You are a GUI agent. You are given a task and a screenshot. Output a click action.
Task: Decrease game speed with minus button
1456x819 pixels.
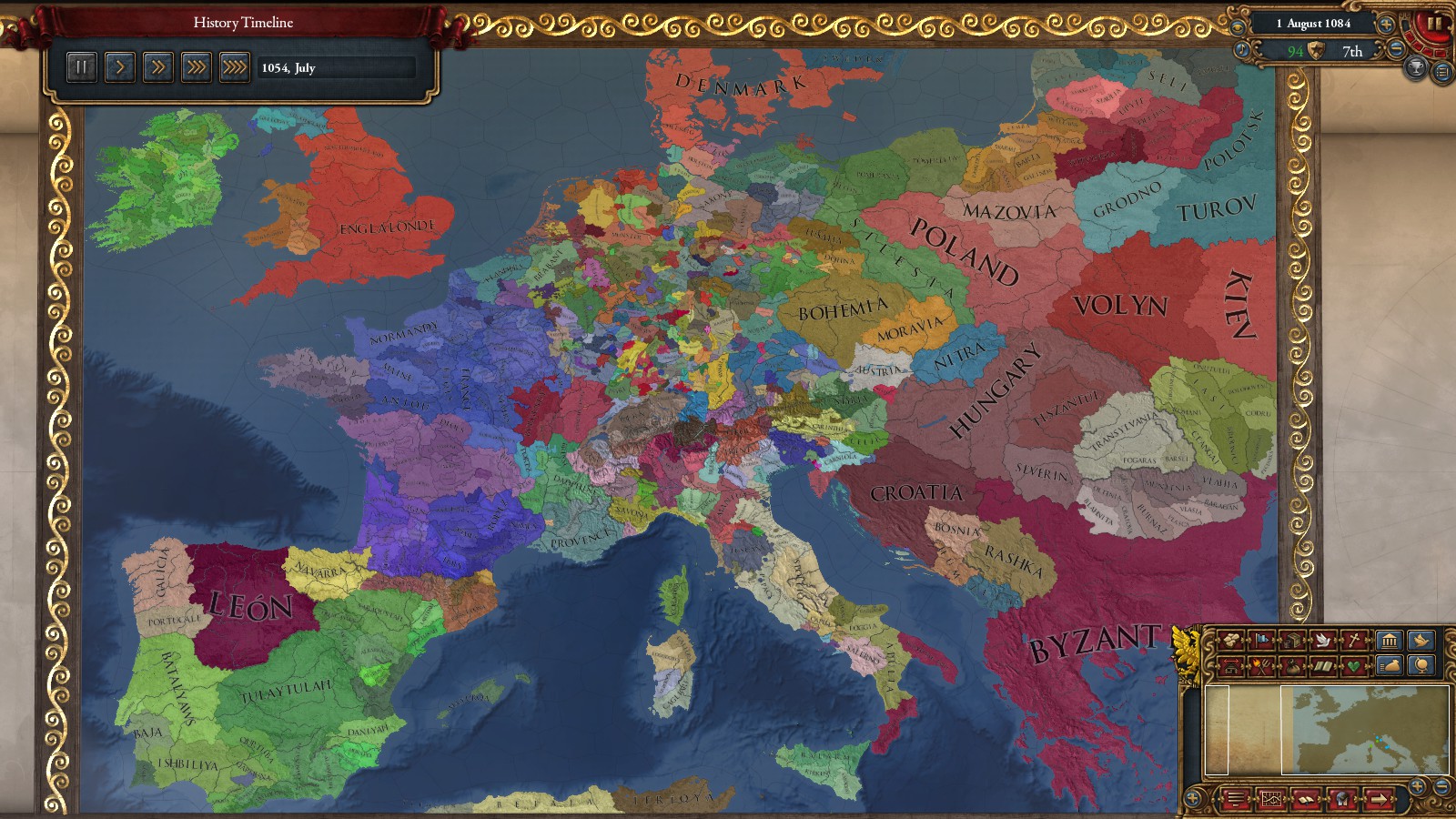click(x=1395, y=51)
